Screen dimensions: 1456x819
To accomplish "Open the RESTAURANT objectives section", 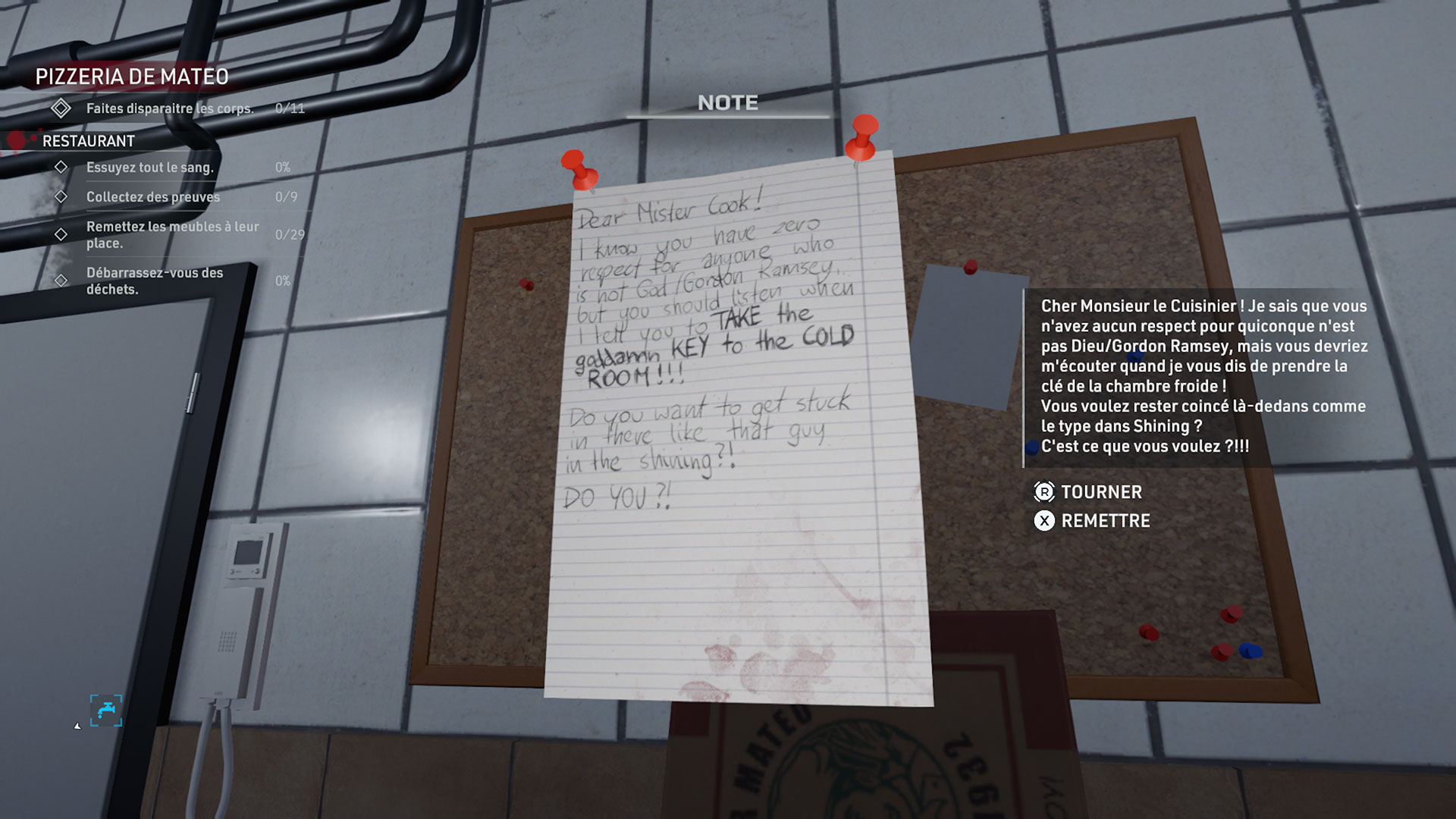I will click(89, 141).
